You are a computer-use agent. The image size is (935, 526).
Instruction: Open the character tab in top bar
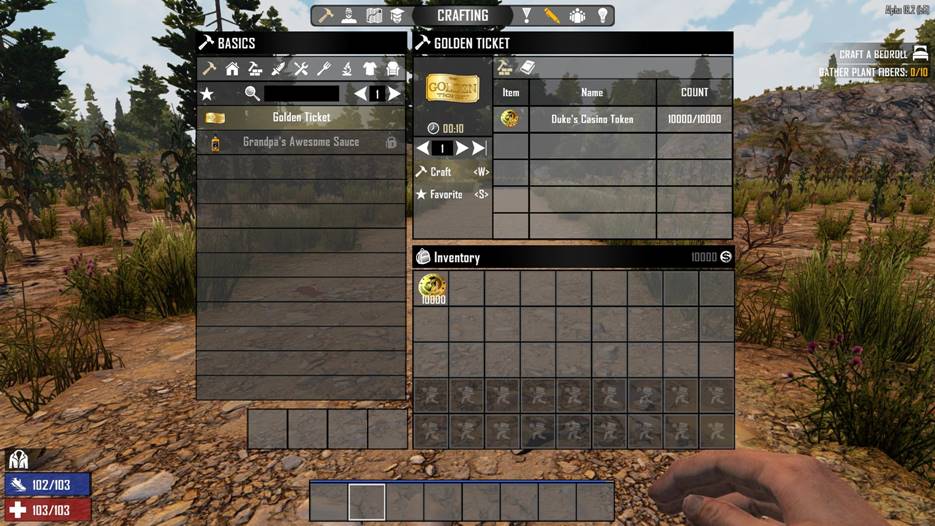[350, 16]
